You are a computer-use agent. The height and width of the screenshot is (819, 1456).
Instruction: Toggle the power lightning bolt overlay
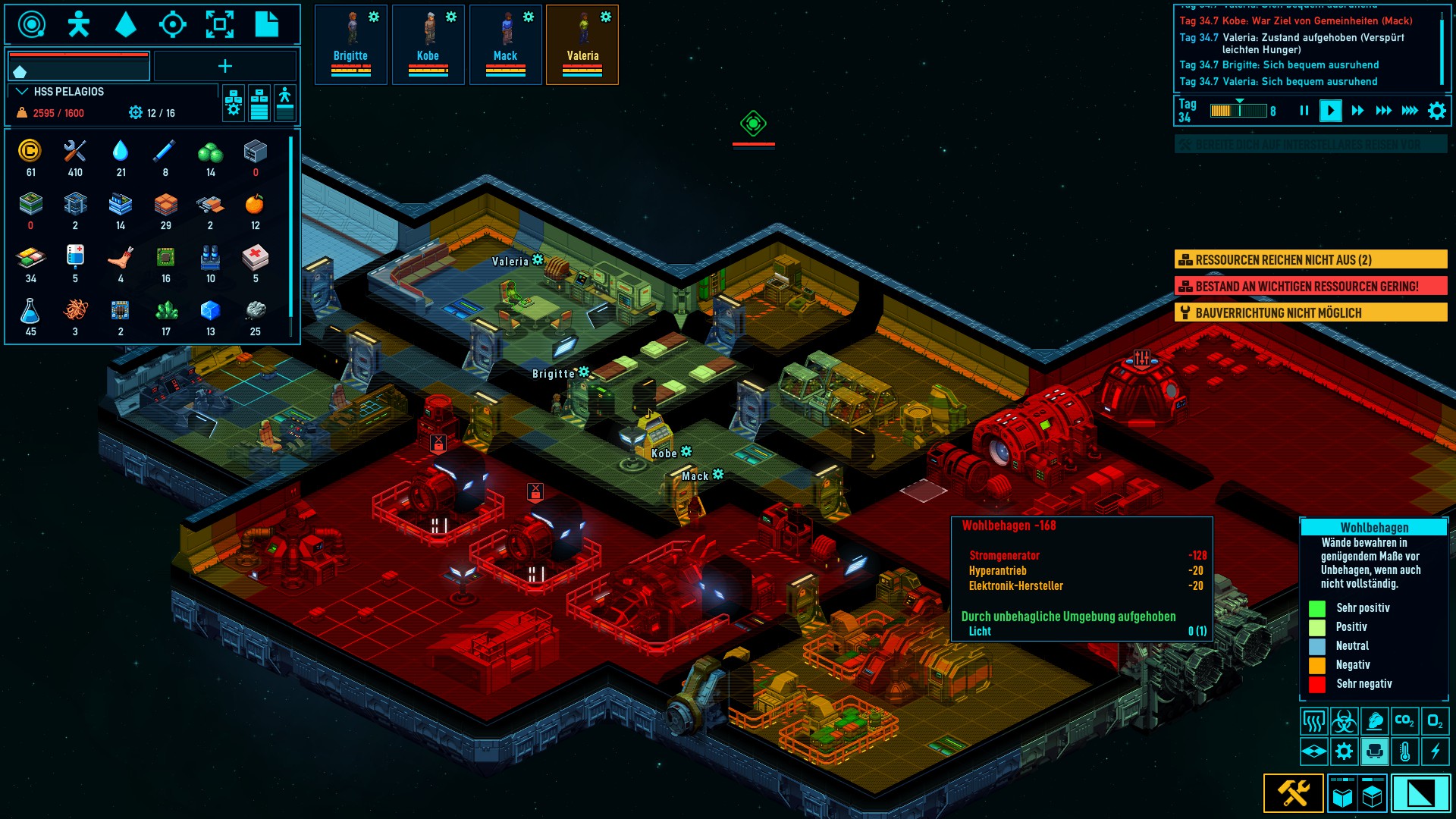[x=1435, y=752]
